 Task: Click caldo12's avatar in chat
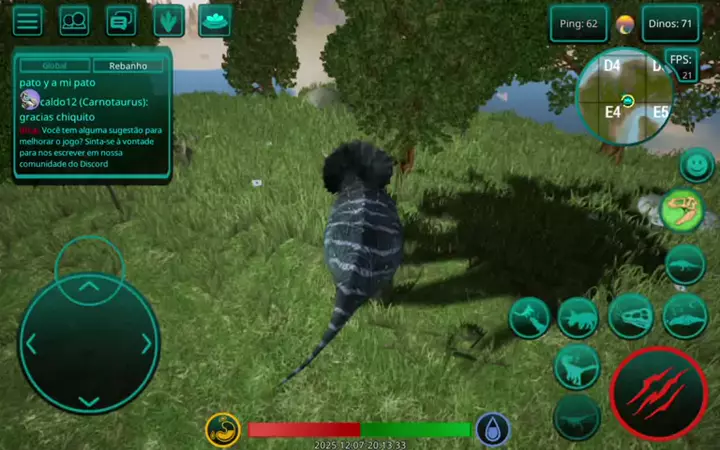coord(29,100)
